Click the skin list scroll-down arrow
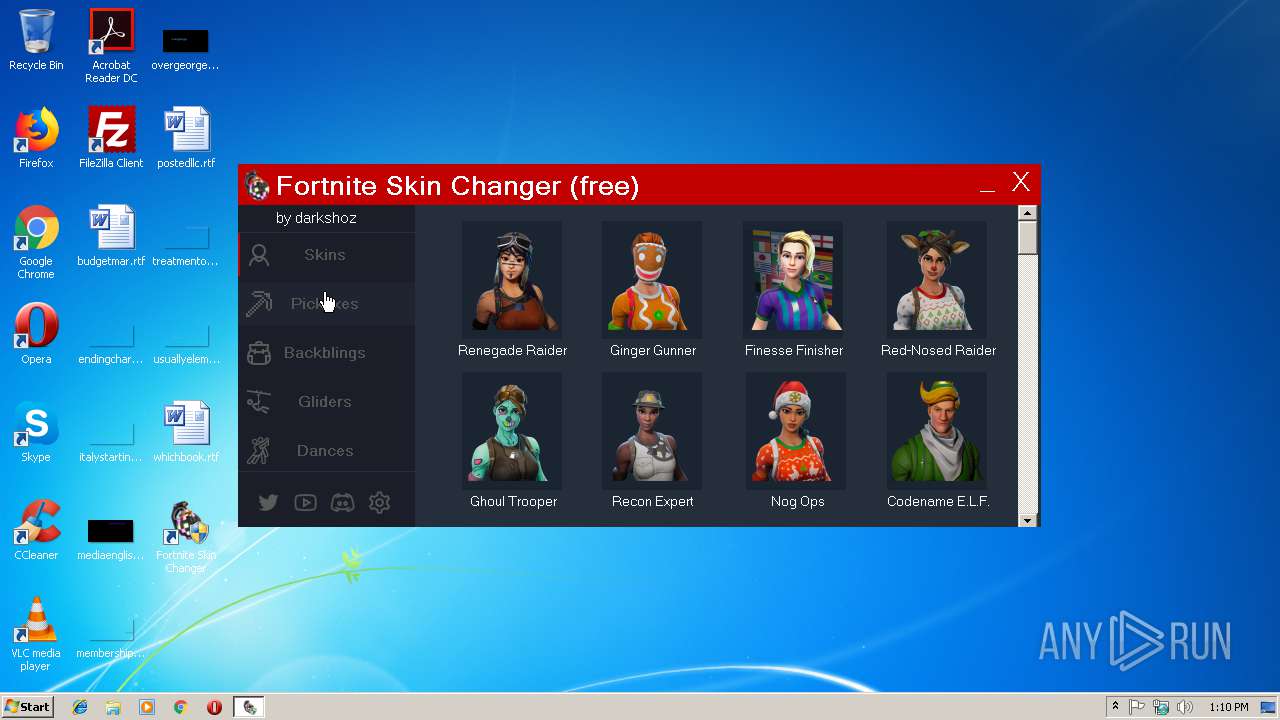The height and width of the screenshot is (720, 1280). 1027,520
